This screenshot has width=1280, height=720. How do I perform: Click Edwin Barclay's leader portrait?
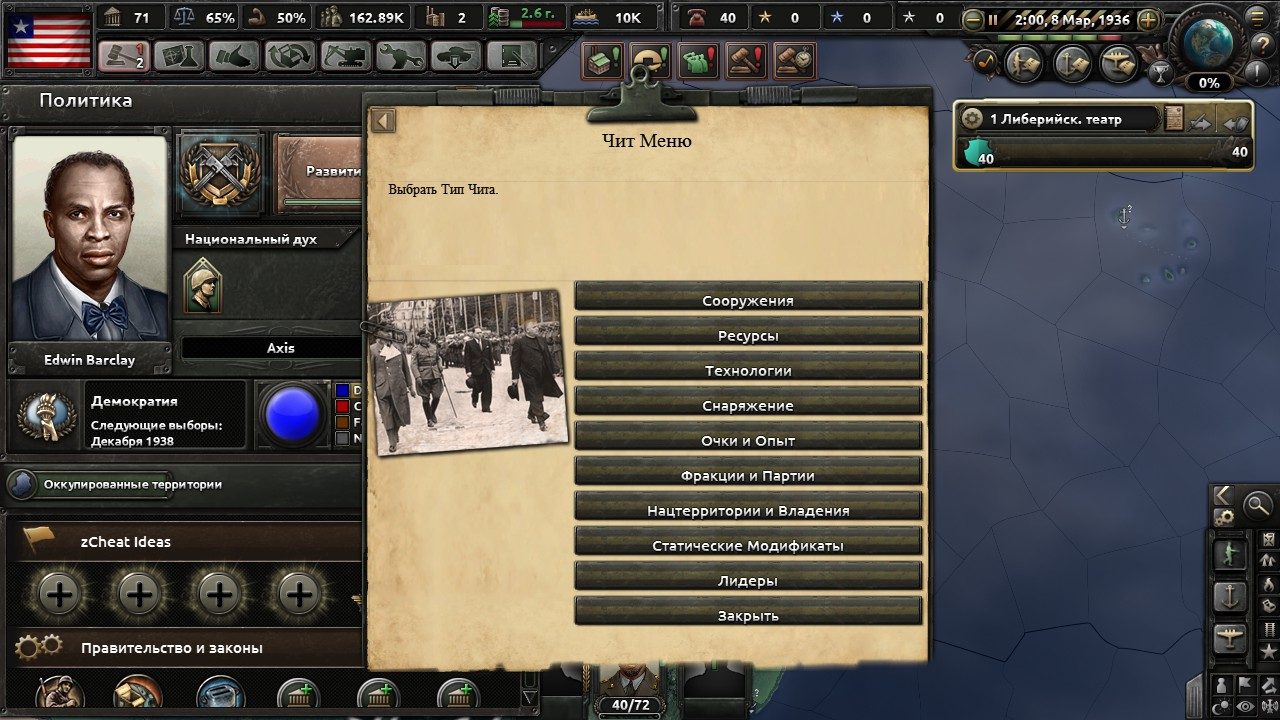point(90,240)
